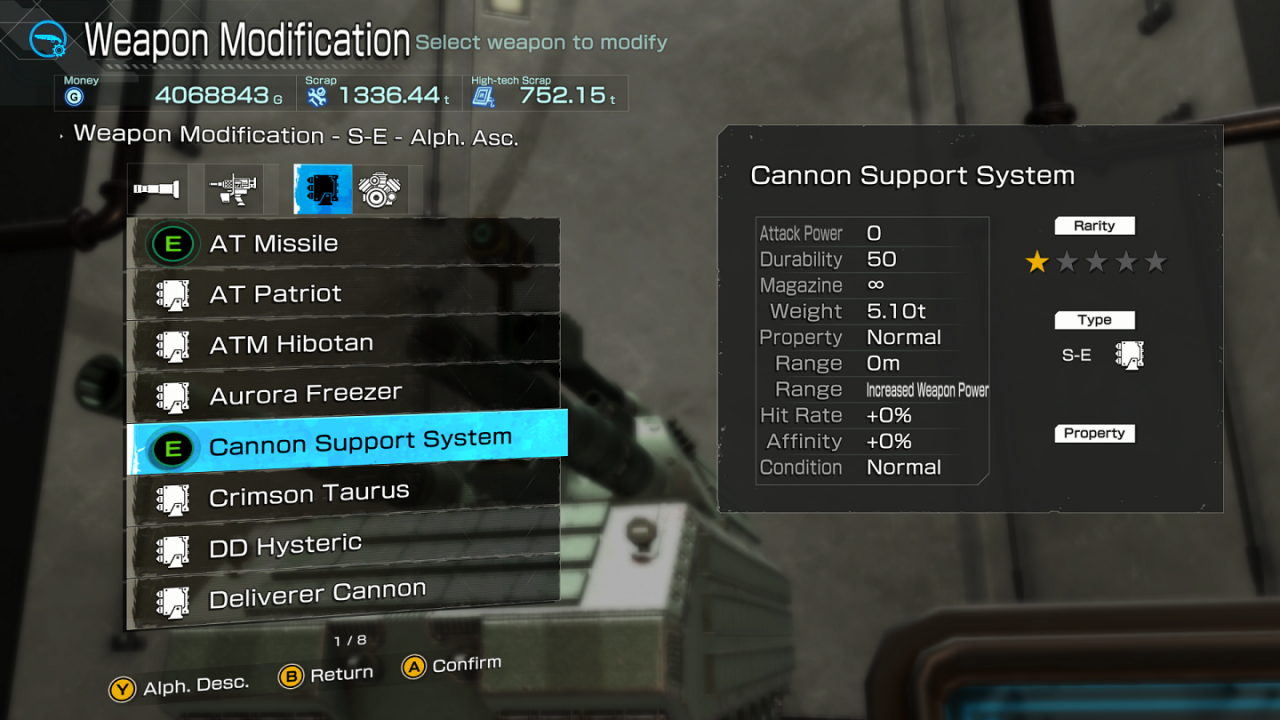This screenshot has width=1280, height=720.
Task: Switch to the cannon barrel category tab
Action: pyautogui.click(x=156, y=189)
